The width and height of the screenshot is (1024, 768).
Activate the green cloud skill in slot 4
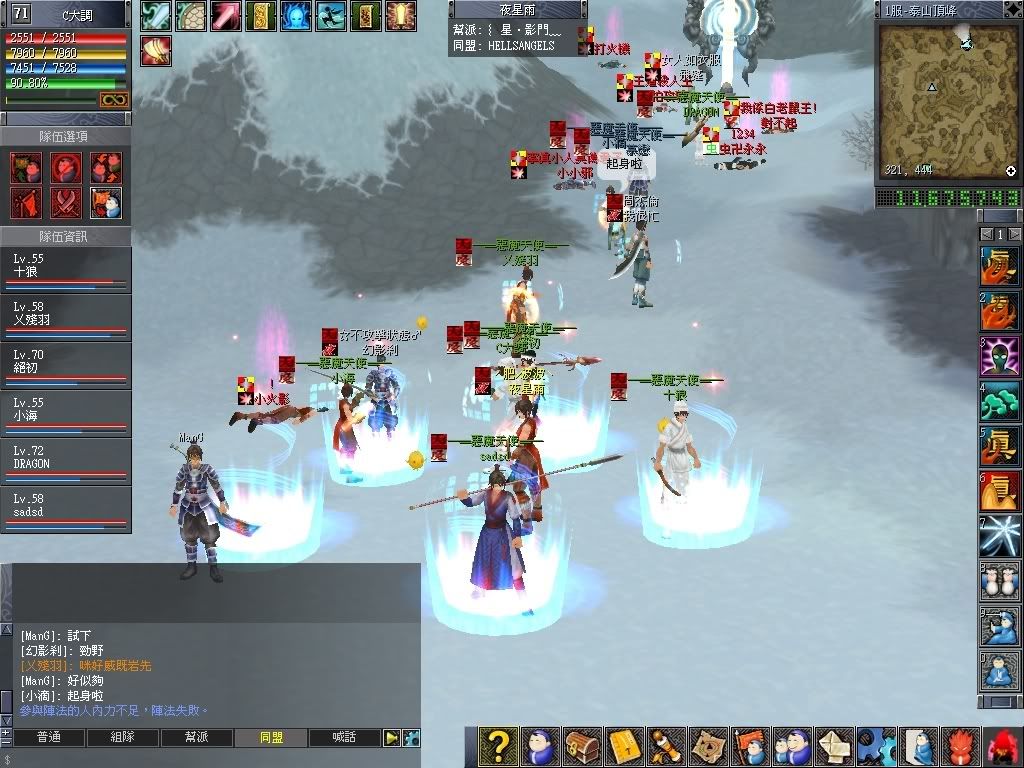(x=1000, y=401)
